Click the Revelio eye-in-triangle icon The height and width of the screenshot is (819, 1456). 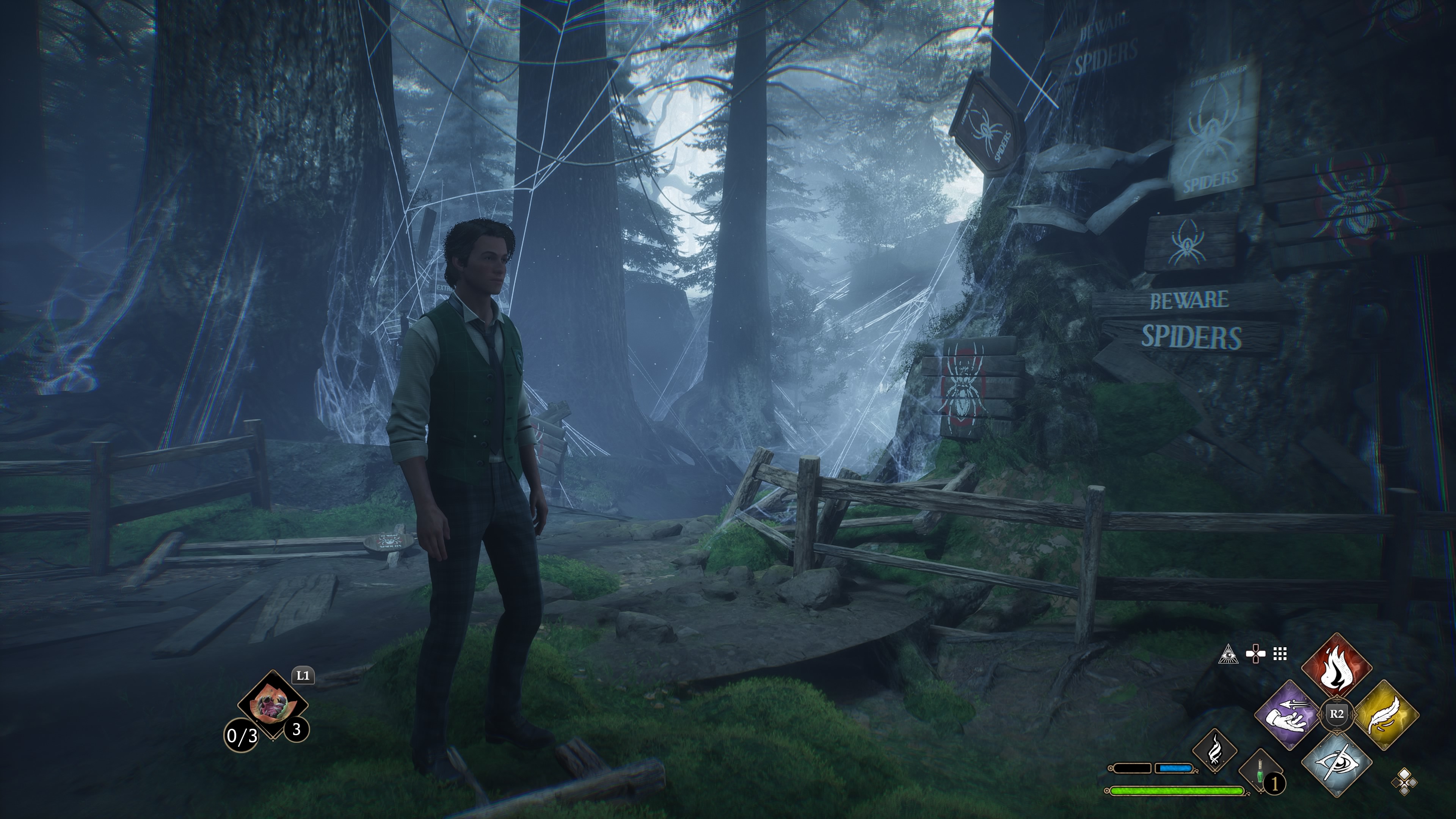point(1228,654)
